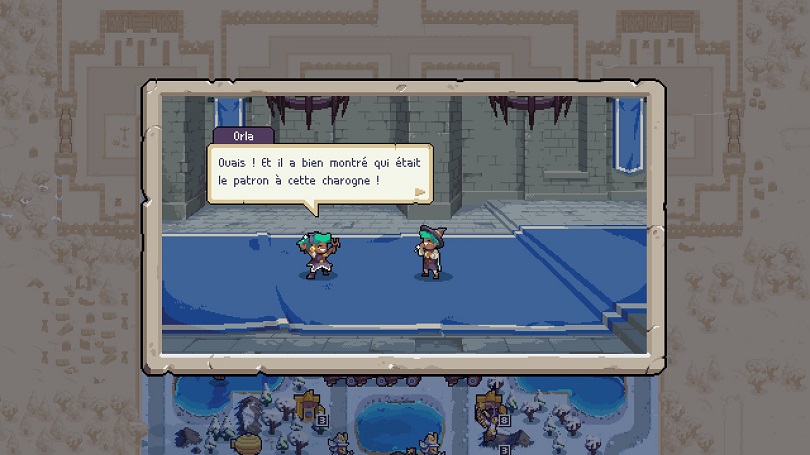Advance dialogue with the speech bubble arrow
Image resolution: width=810 pixels, height=455 pixels.
(420, 191)
